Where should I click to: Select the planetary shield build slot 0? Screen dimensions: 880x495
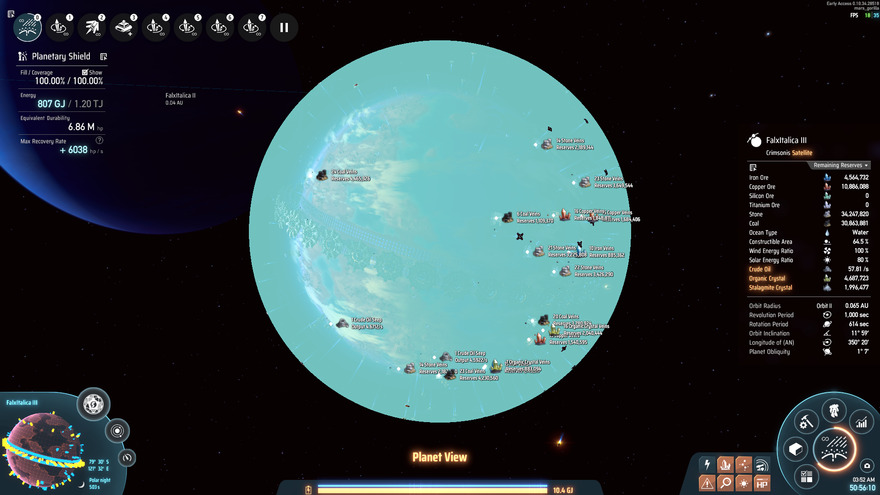[28, 26]
